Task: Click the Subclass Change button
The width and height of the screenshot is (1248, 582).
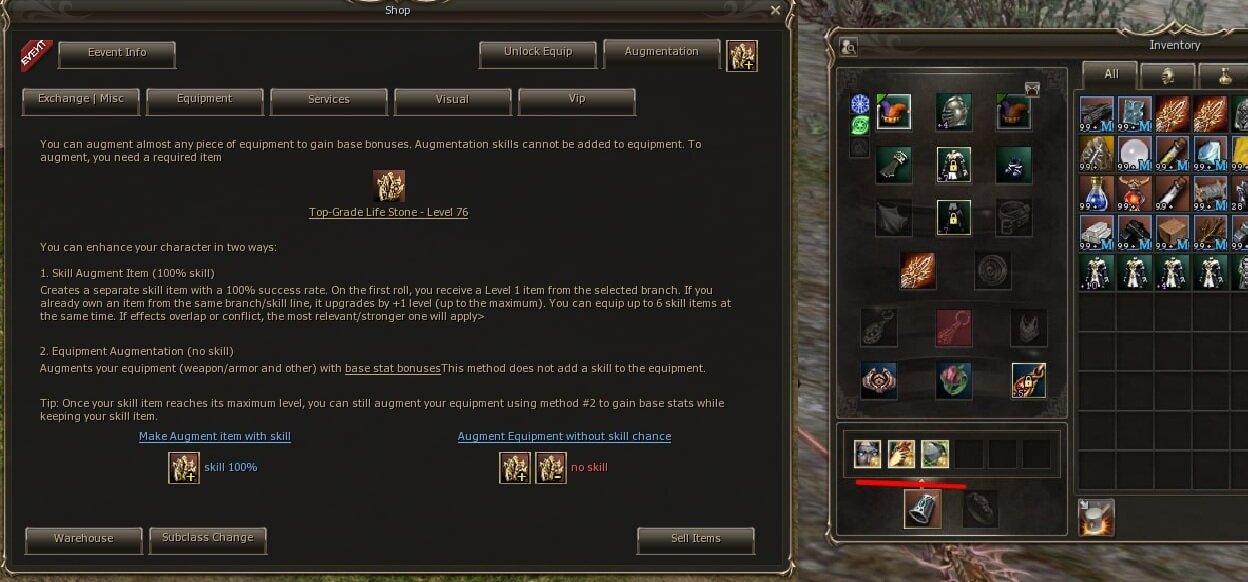Action: pos(208,539)
